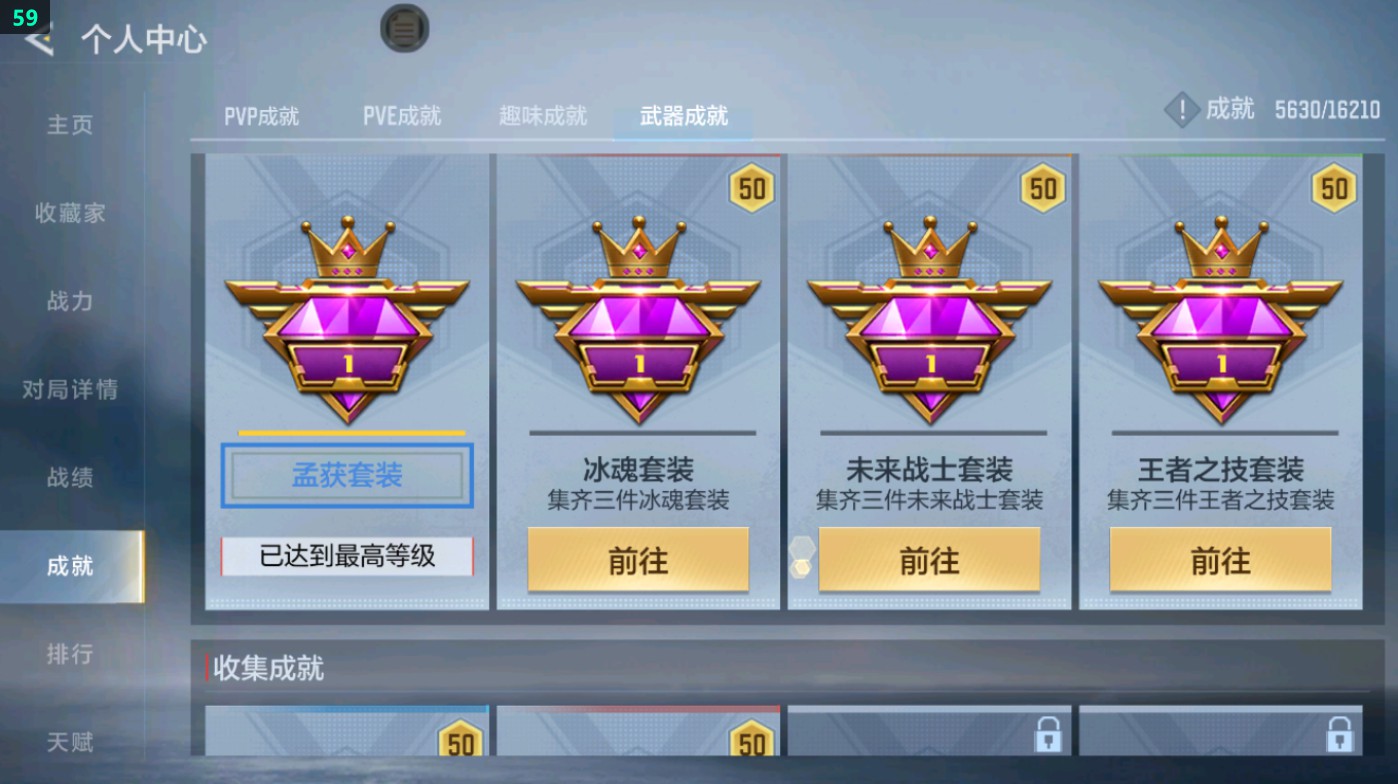Click the achievement alert exclamation icon
The image size is (1398, 784).
point(1181,110)
